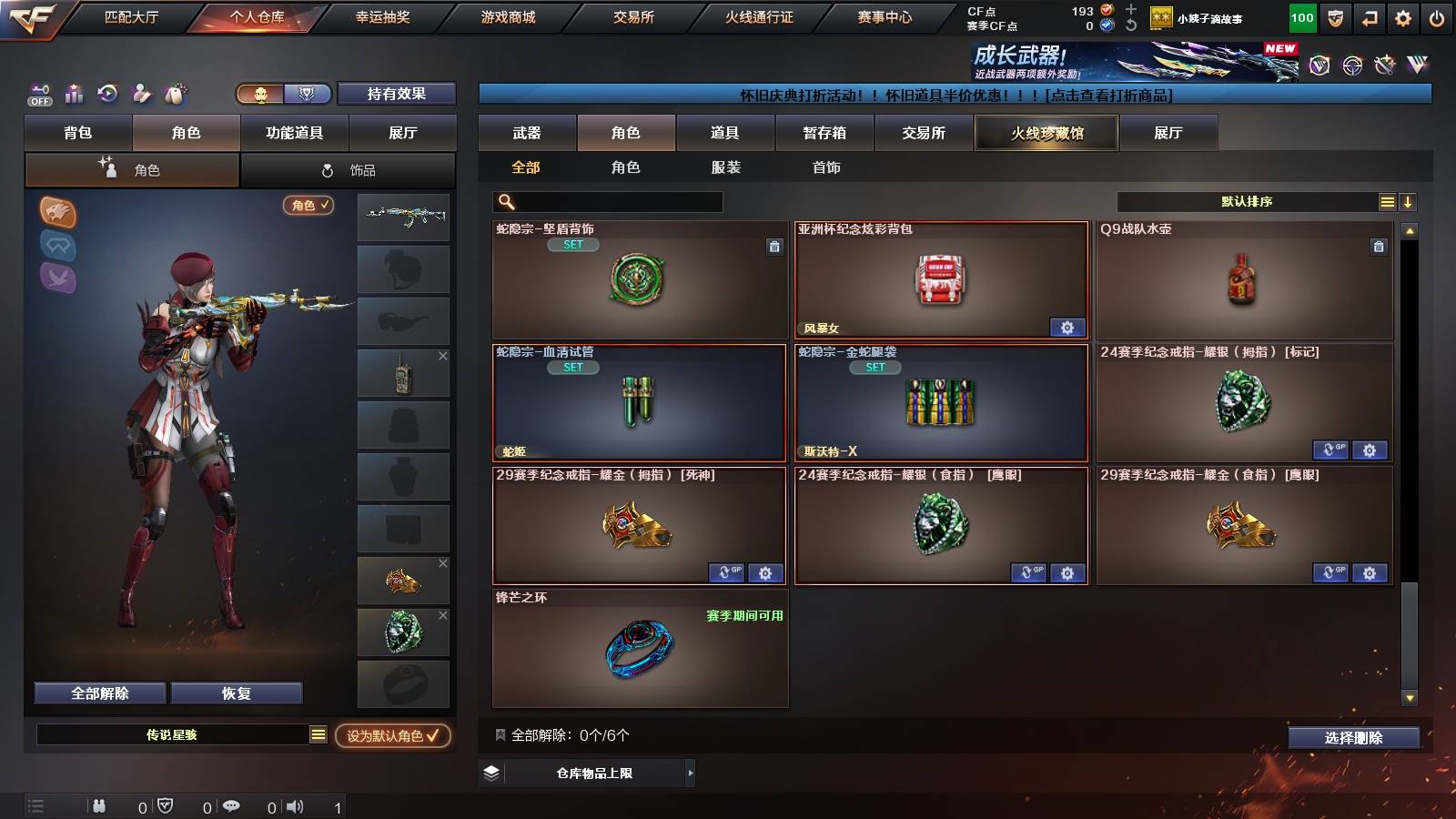This screenshot has height=819, width=1456.
Task: Click the replay circular arrow icon above the inventory
Action: pyautogui.click(x=107, y=94)
